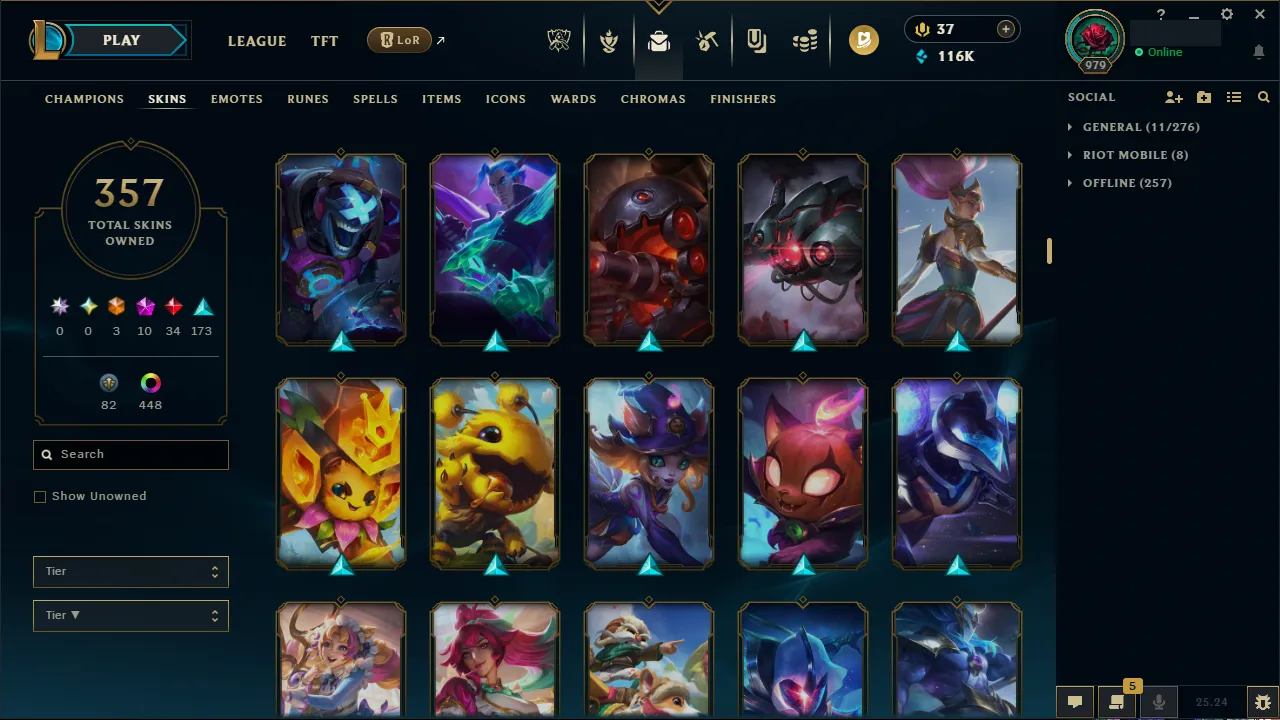Viewport: 1280px width, 720px height.
Task: Click the add friend icon in Social panel
Action: pos(1173,97)
